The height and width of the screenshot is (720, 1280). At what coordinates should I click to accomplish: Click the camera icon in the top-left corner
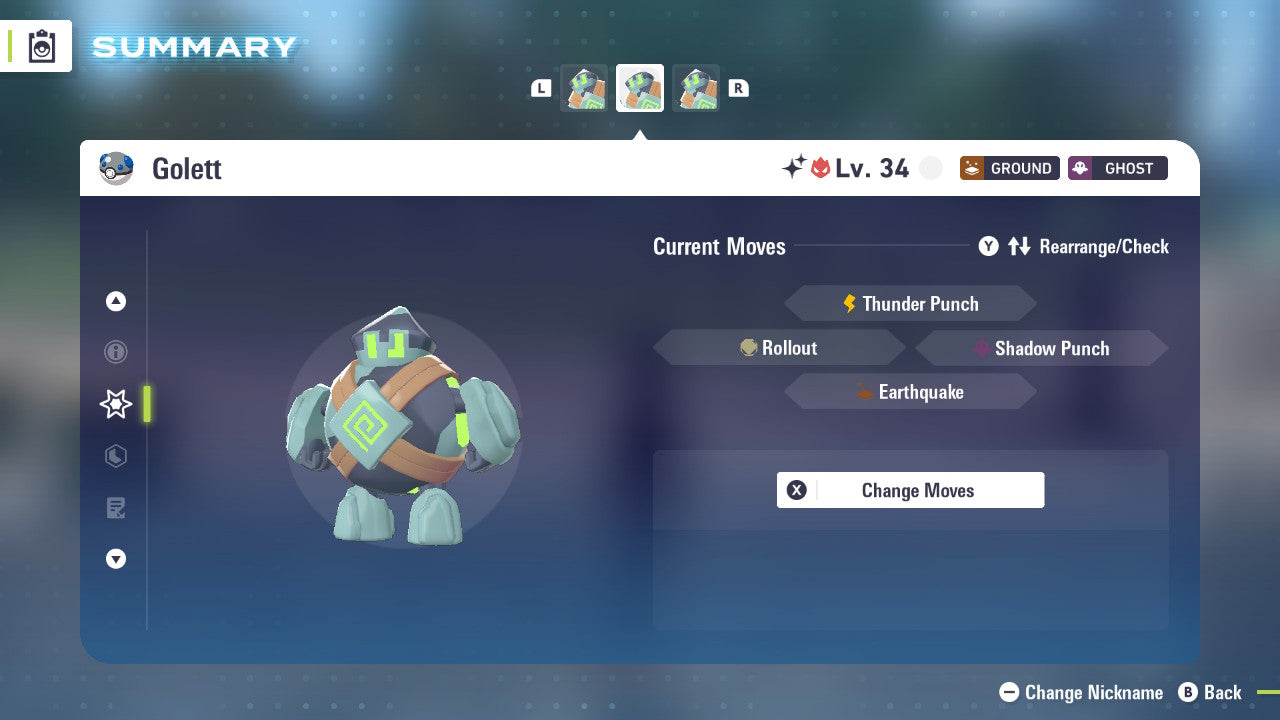[x=40, y=46]
